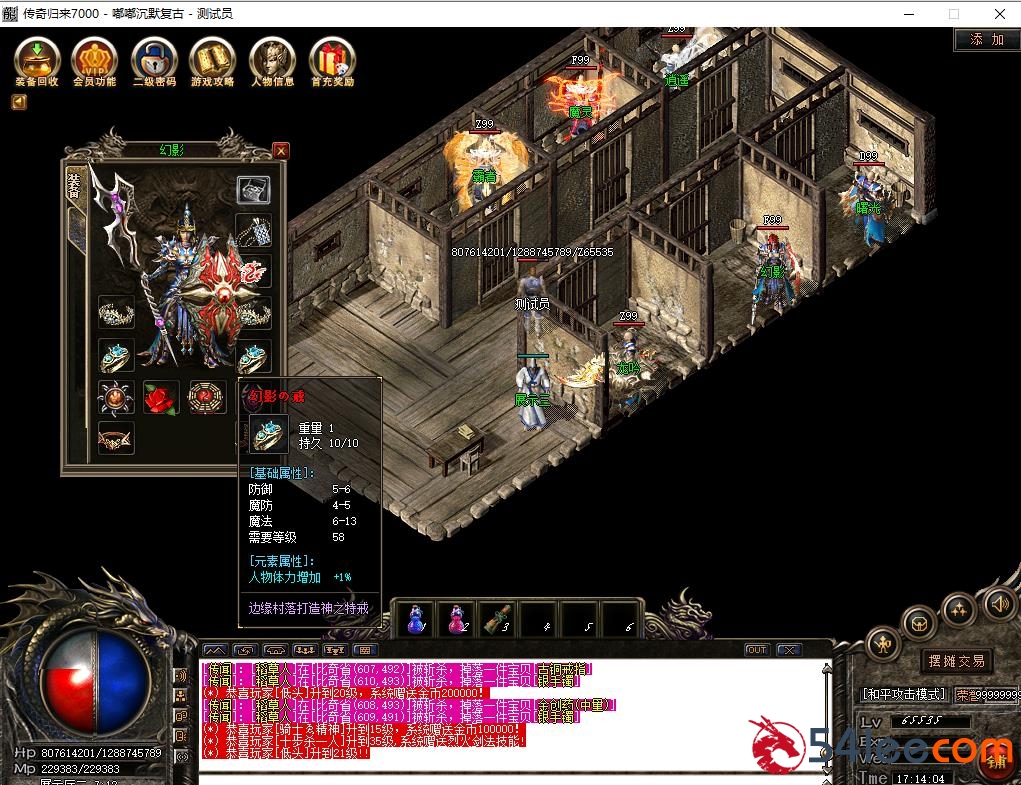
Task: Use the red potion in hotbar slot 2
Action: coord(457,619)
